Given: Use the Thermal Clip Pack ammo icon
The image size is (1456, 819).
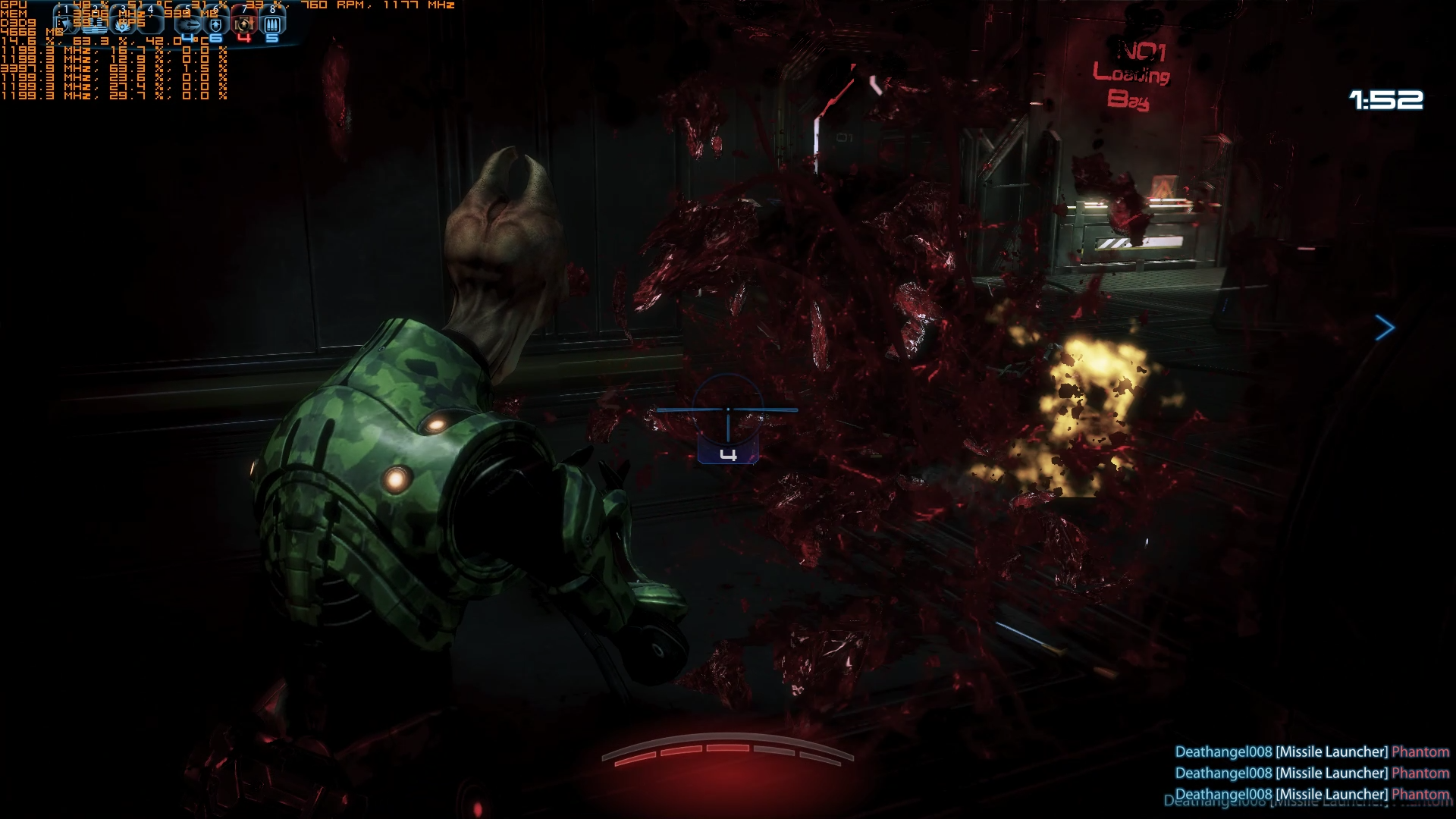Looking at the screenshot, I should pos(271,24).
